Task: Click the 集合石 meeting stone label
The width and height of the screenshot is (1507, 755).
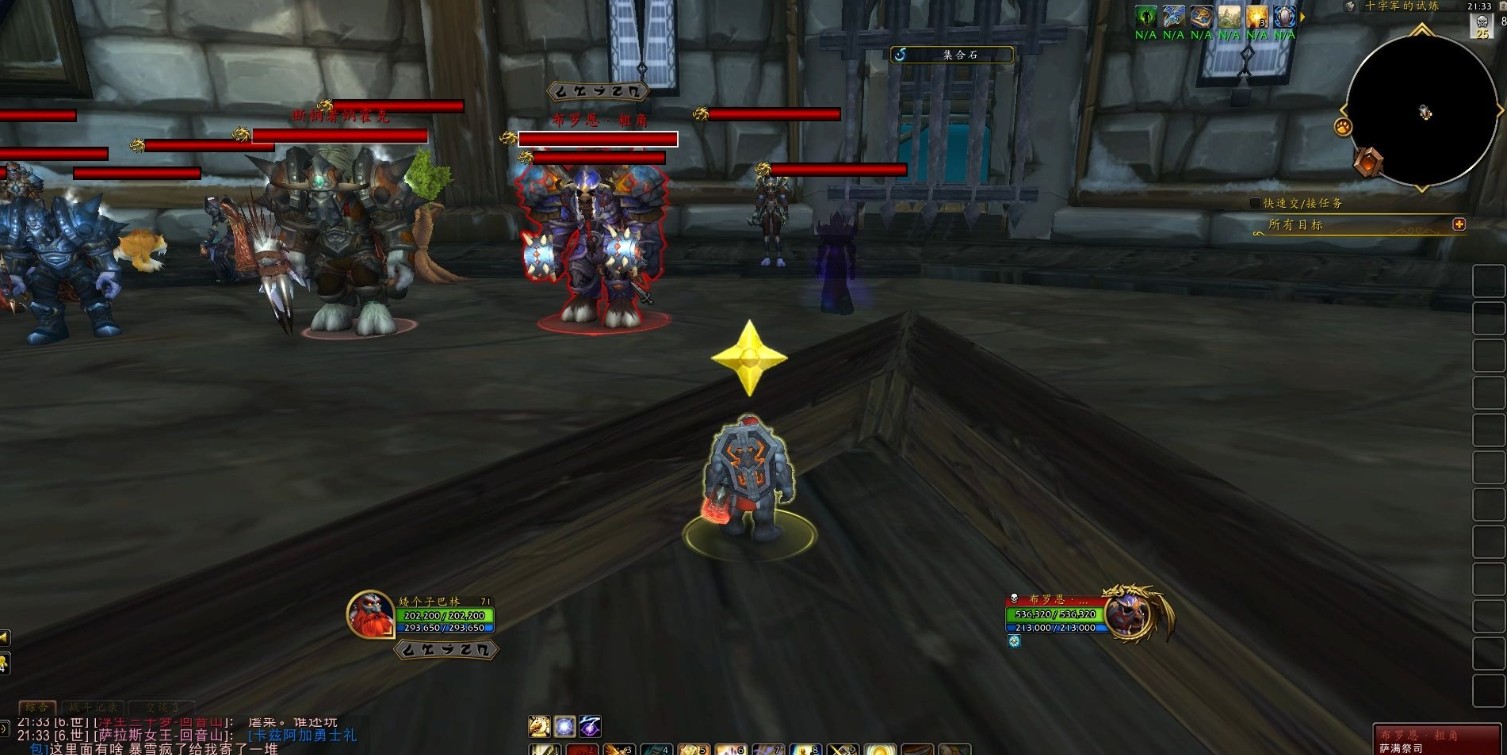Action: [x=952, y=55]
